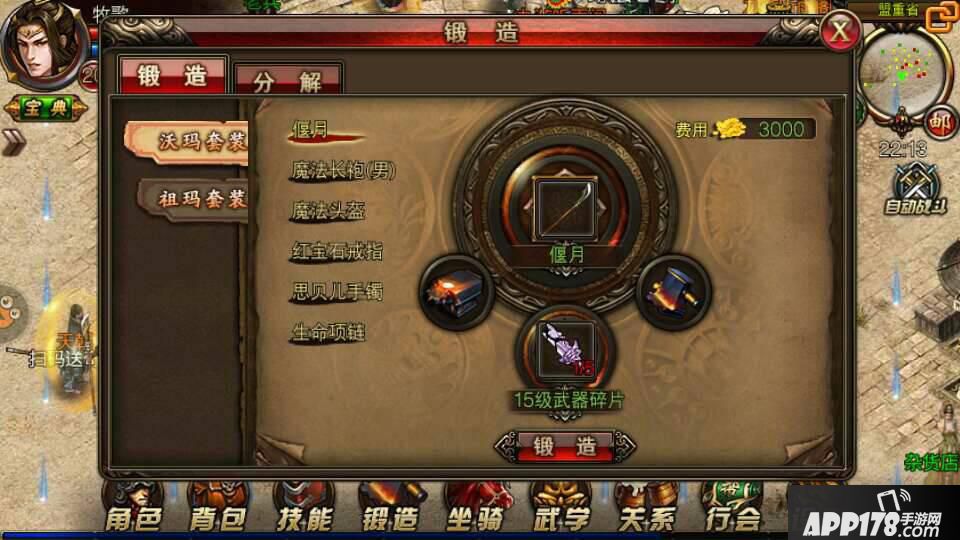
Task: Select the 思贝儿手镯 recipe
Action: pos(336,292)
